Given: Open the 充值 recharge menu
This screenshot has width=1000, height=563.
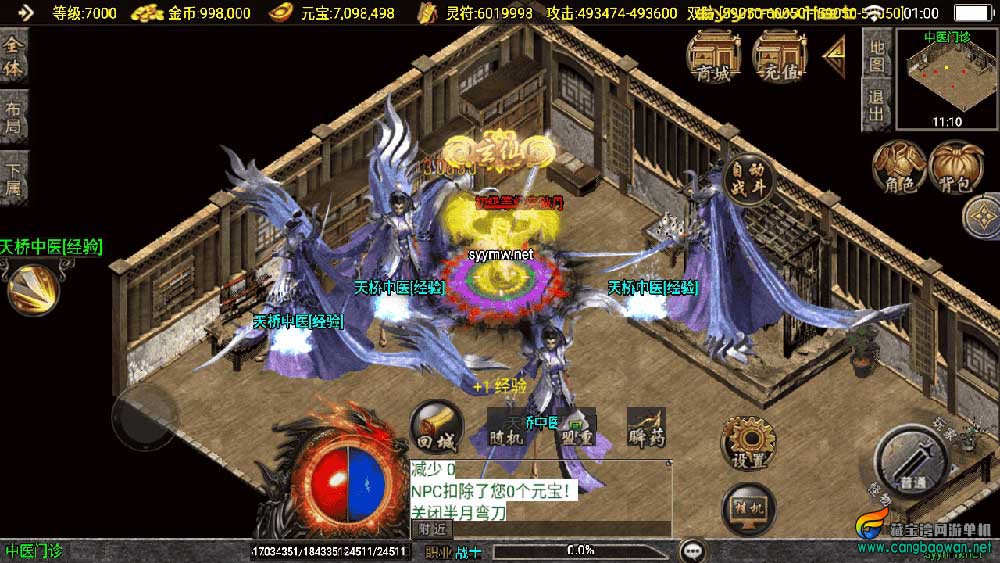Looking at the screenshot, I should [x=781, y=56].
